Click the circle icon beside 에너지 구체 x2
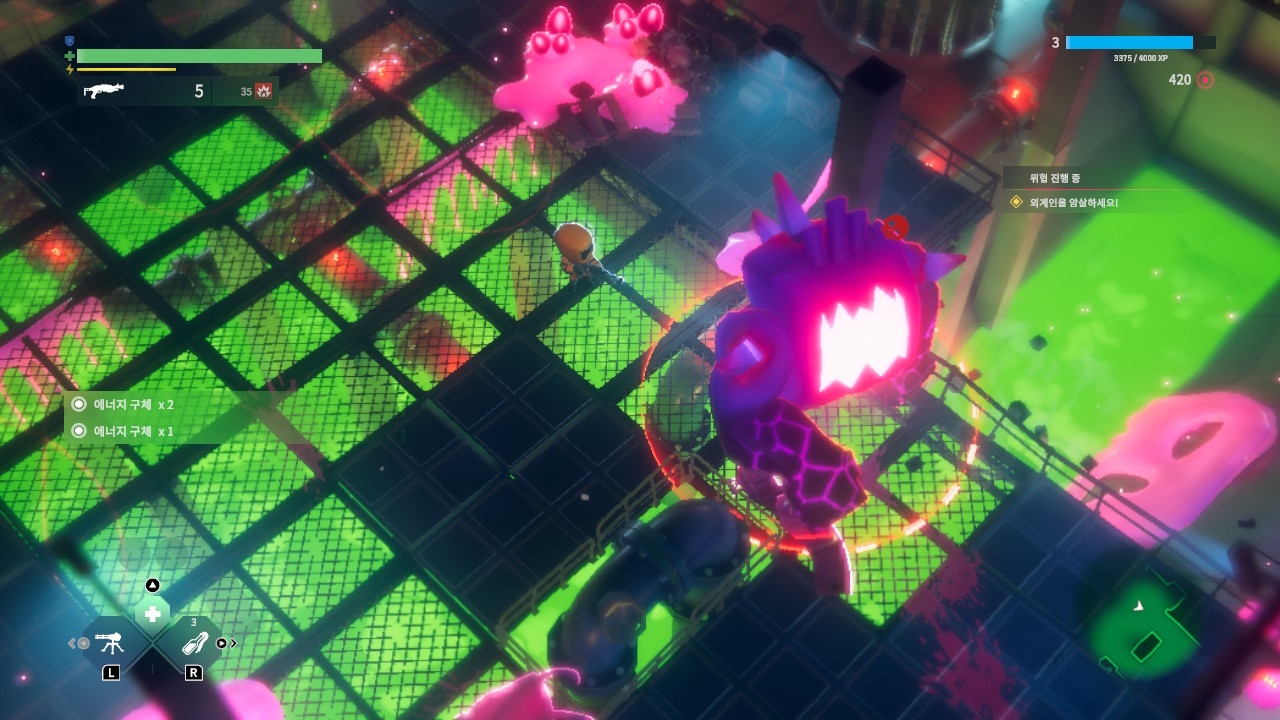This screenshot has height=720, width=1280. pyautogui.click(x=78, y=406)
